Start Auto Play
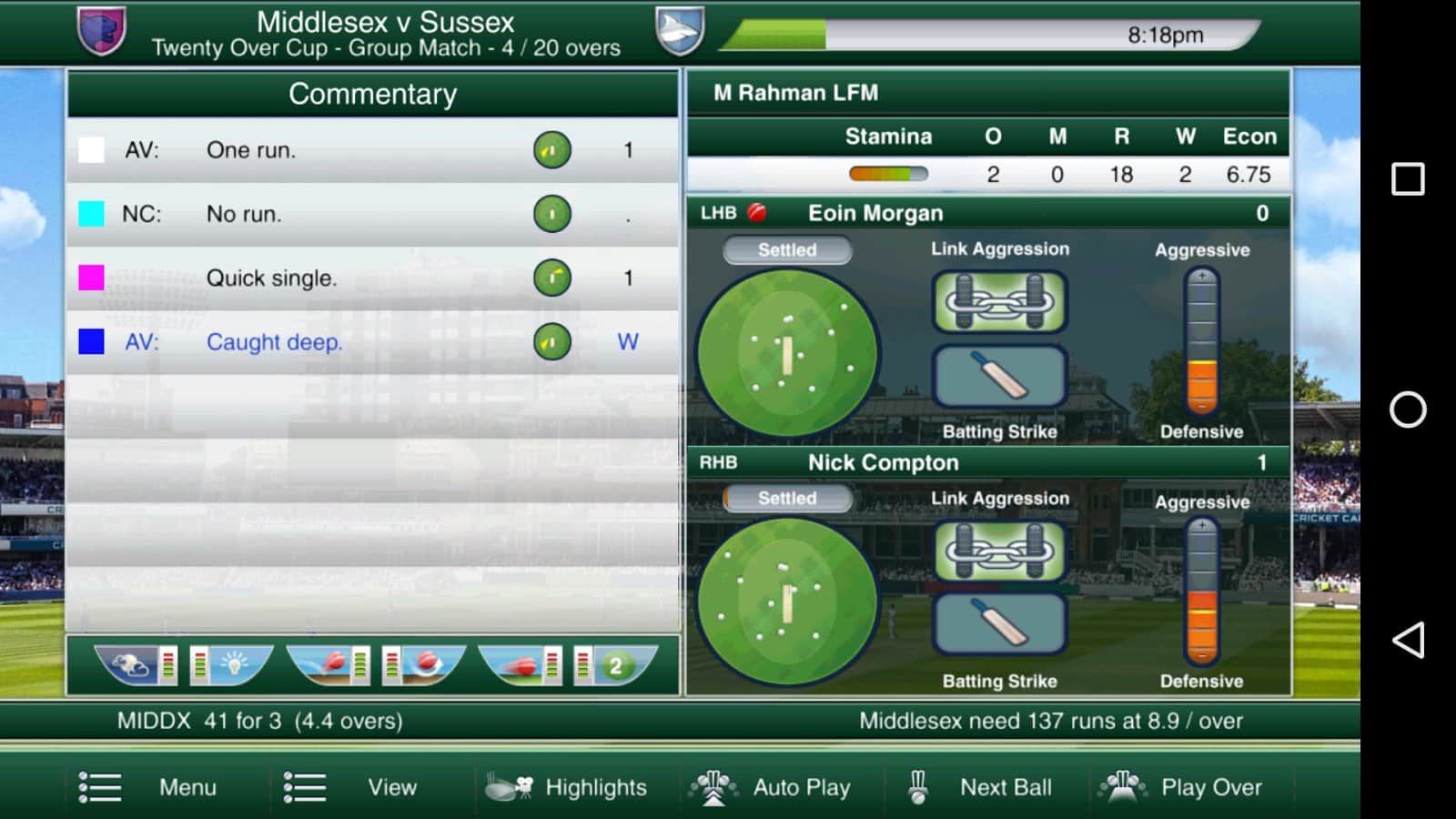 pos(772,787)
